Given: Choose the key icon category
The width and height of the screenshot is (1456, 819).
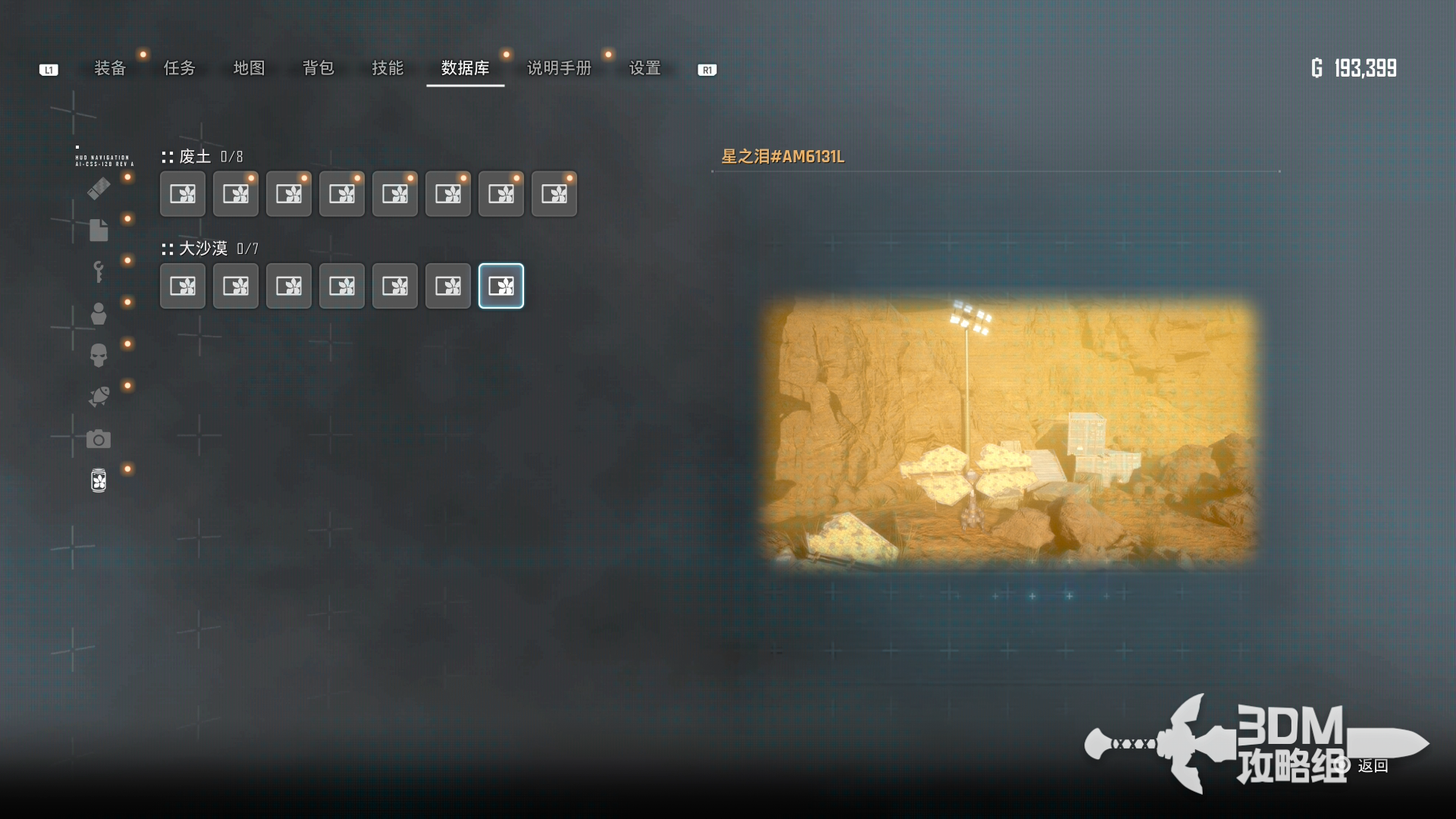Looking at the screenshot, I should (x=99, y=271).
